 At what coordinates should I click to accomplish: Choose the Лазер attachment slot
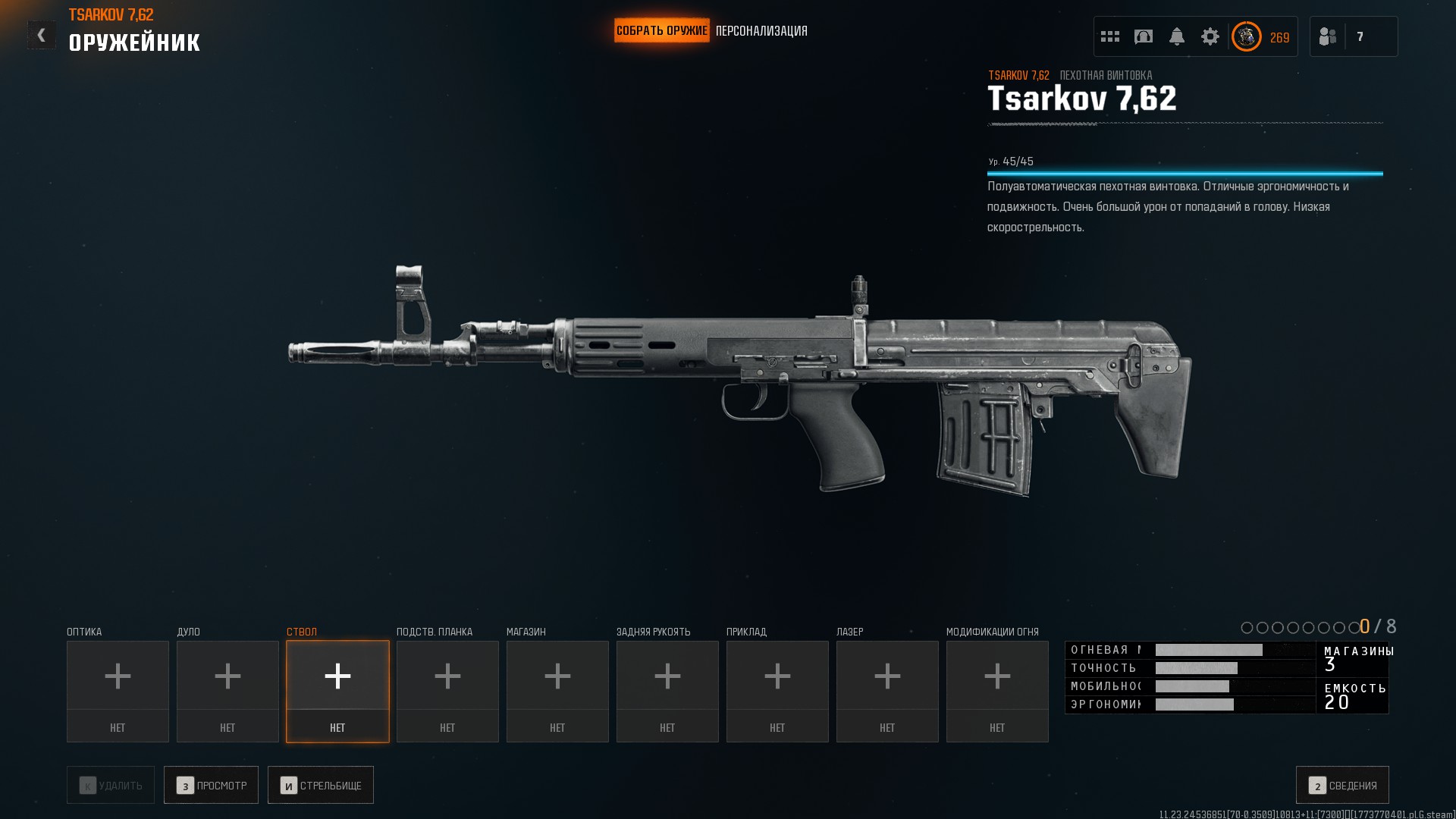pyautogui.click(x=887, y=691)
